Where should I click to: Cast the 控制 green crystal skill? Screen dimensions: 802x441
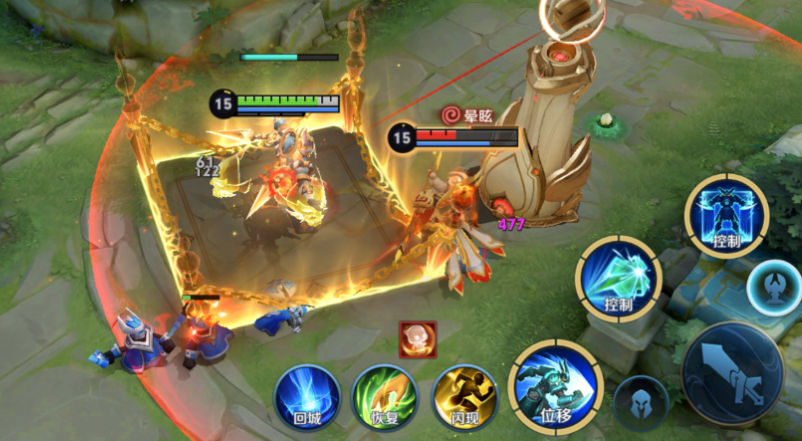(620, 278)
